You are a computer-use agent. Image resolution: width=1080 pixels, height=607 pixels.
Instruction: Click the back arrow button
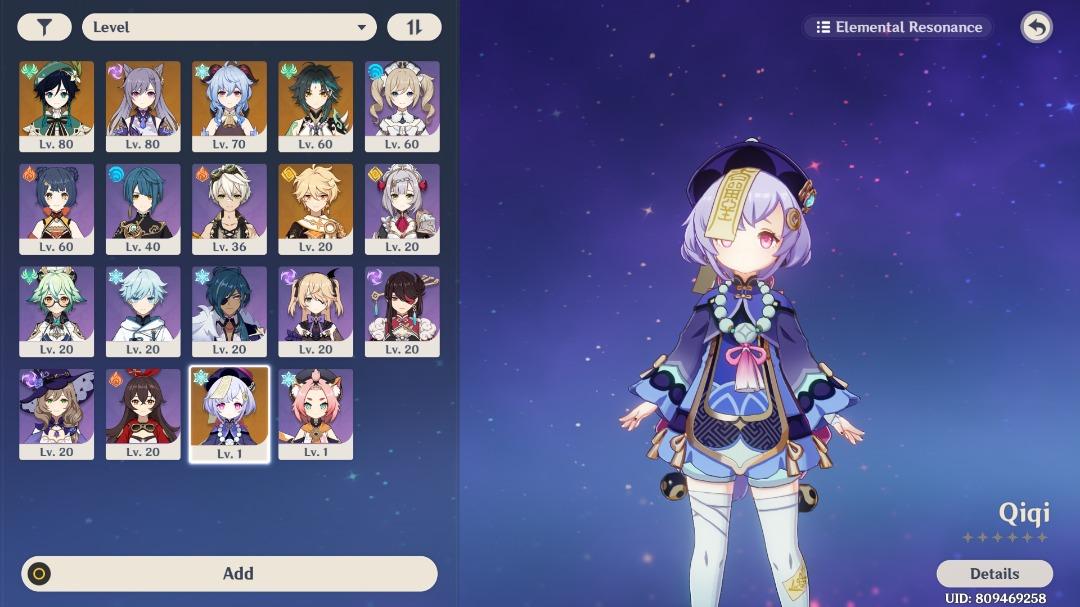pos(1036,27)
